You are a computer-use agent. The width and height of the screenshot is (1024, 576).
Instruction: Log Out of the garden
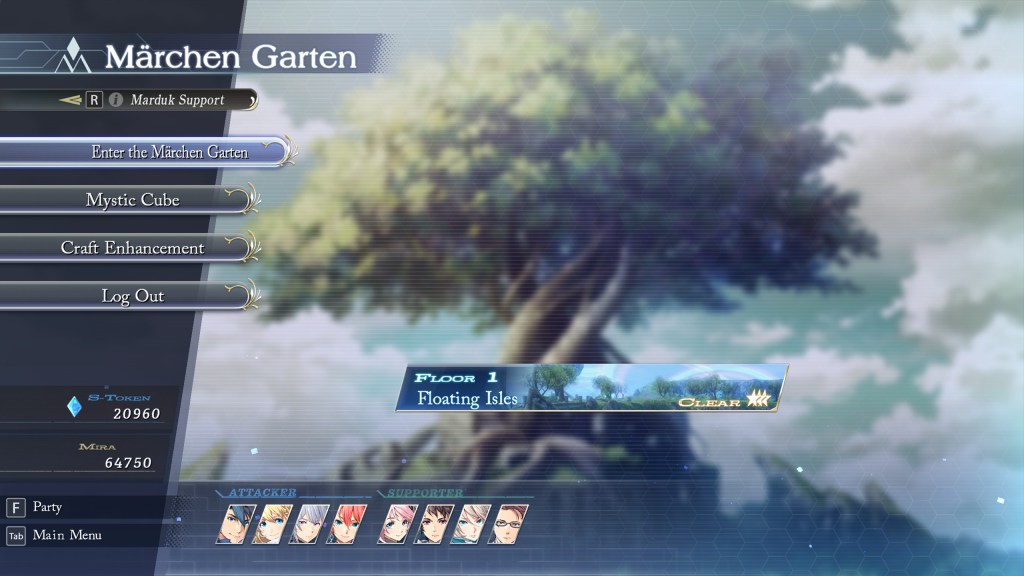pos(133,296)
